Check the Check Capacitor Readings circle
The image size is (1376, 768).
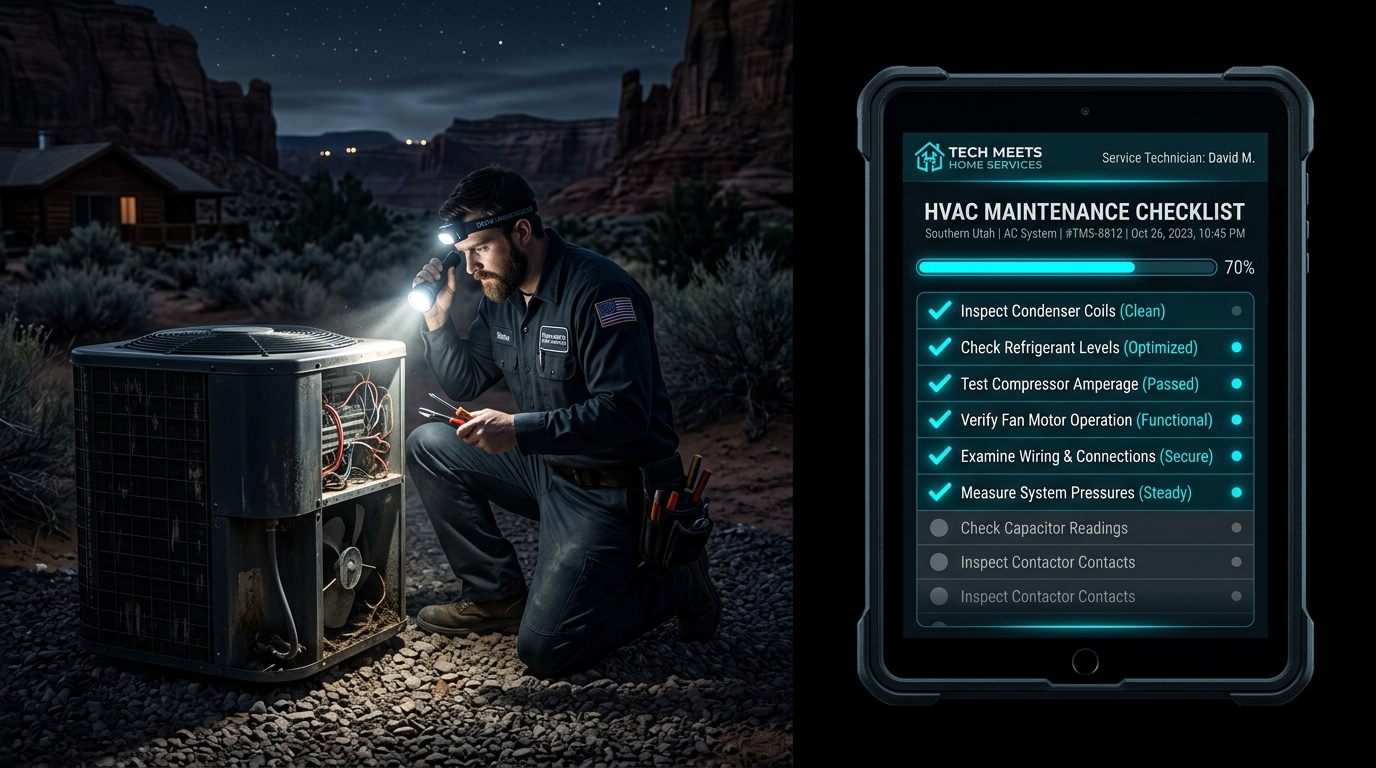coord(938,527)
